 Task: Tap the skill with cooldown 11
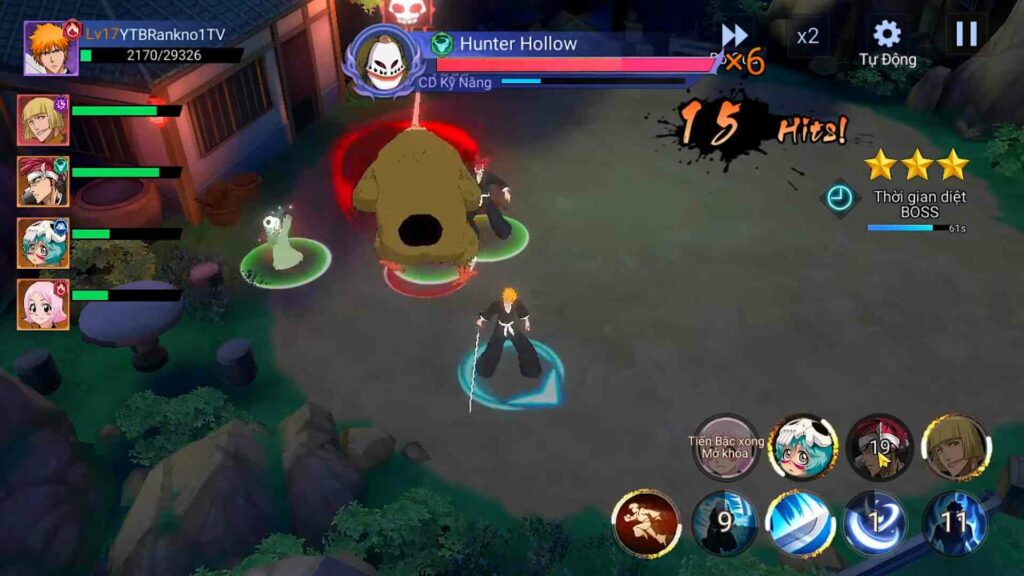pyautogui.click(x=954, y=523)
